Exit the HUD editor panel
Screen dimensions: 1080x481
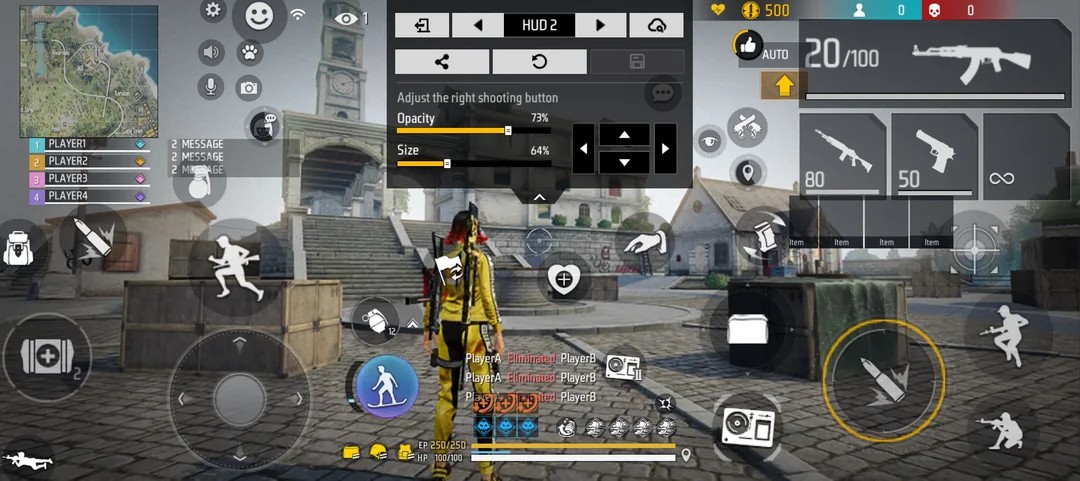point(422,26)
